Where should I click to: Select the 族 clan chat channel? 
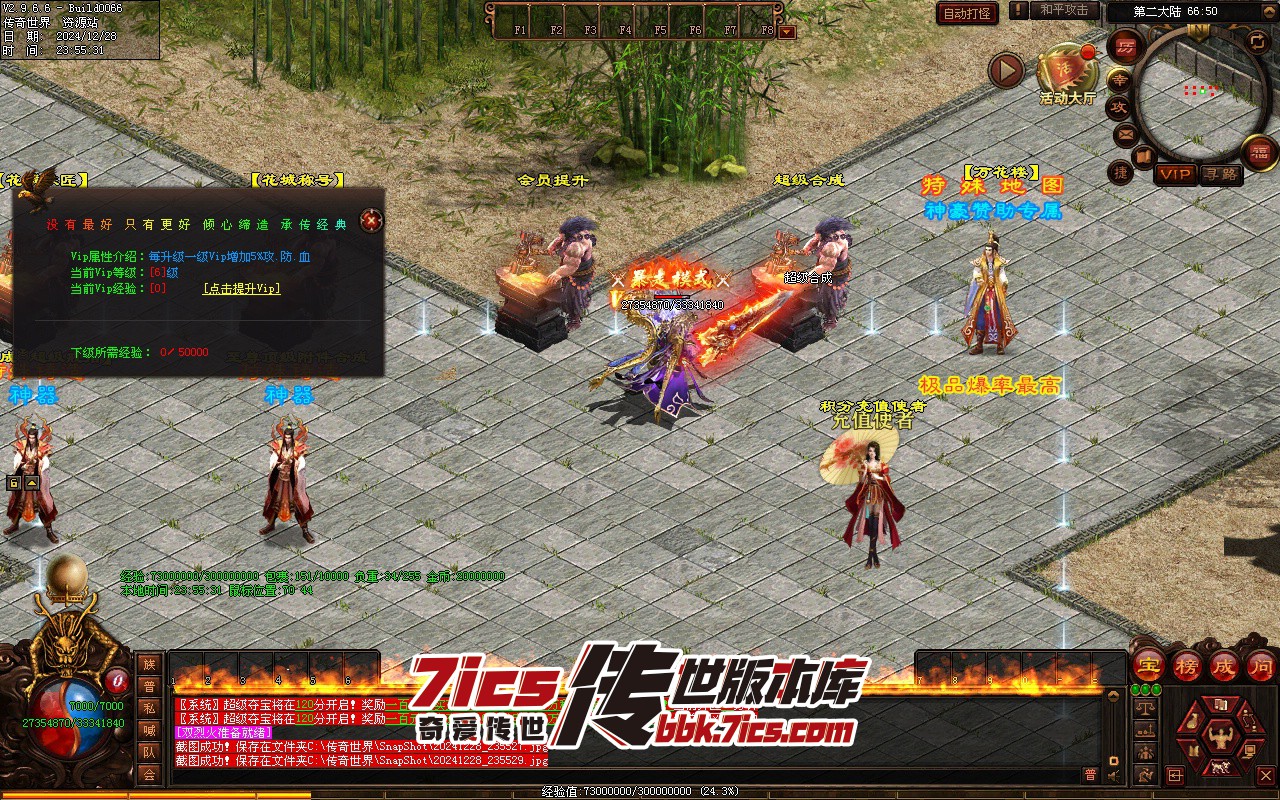(x=149, y=664)
